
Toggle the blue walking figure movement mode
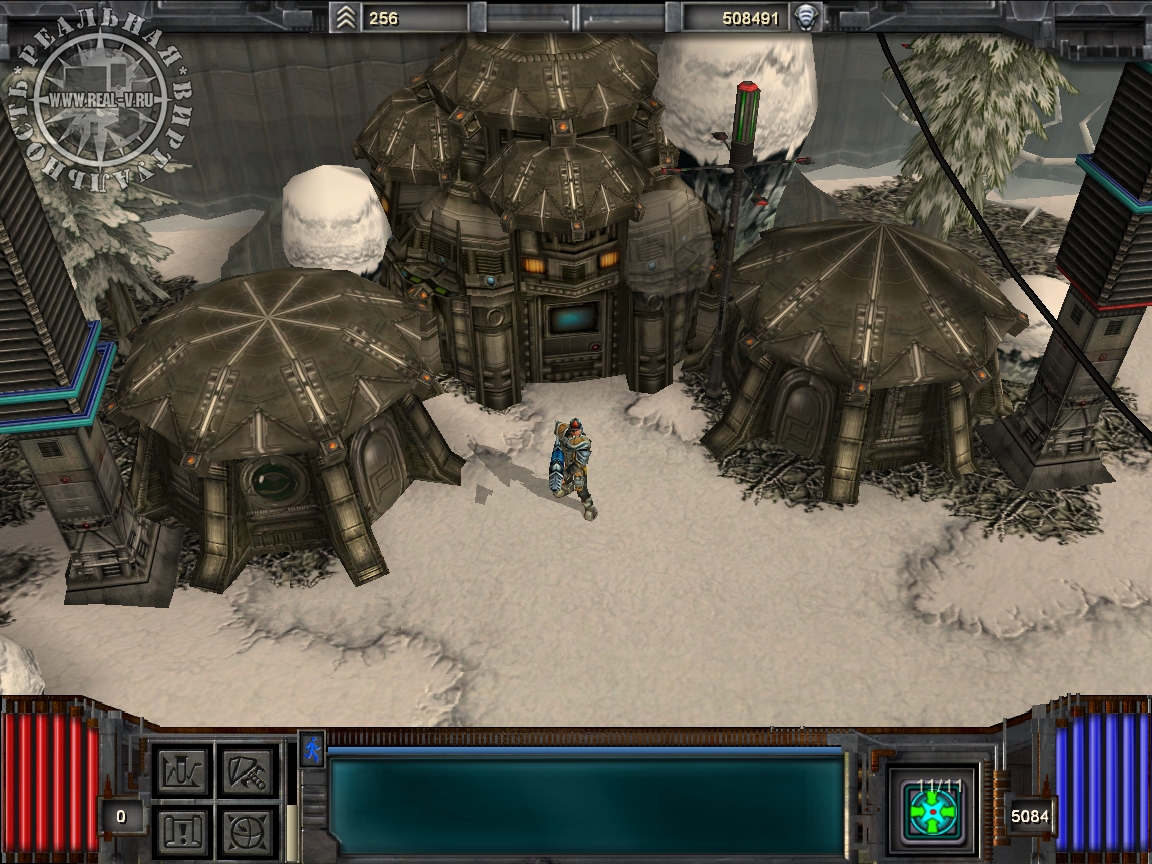pos(312,748)
